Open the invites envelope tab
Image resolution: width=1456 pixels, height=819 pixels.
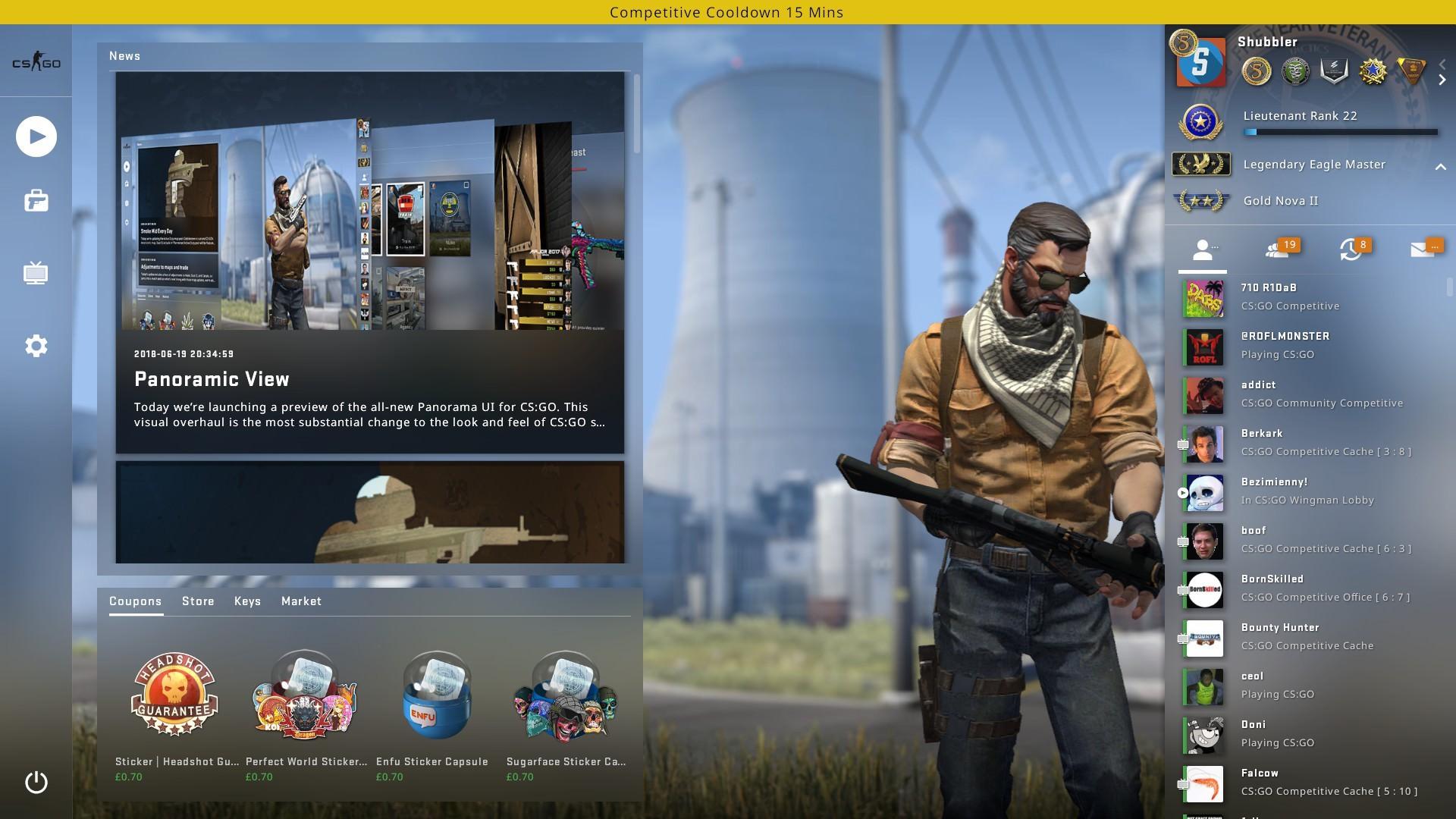pyautogui.click(x=1423, y=249)
